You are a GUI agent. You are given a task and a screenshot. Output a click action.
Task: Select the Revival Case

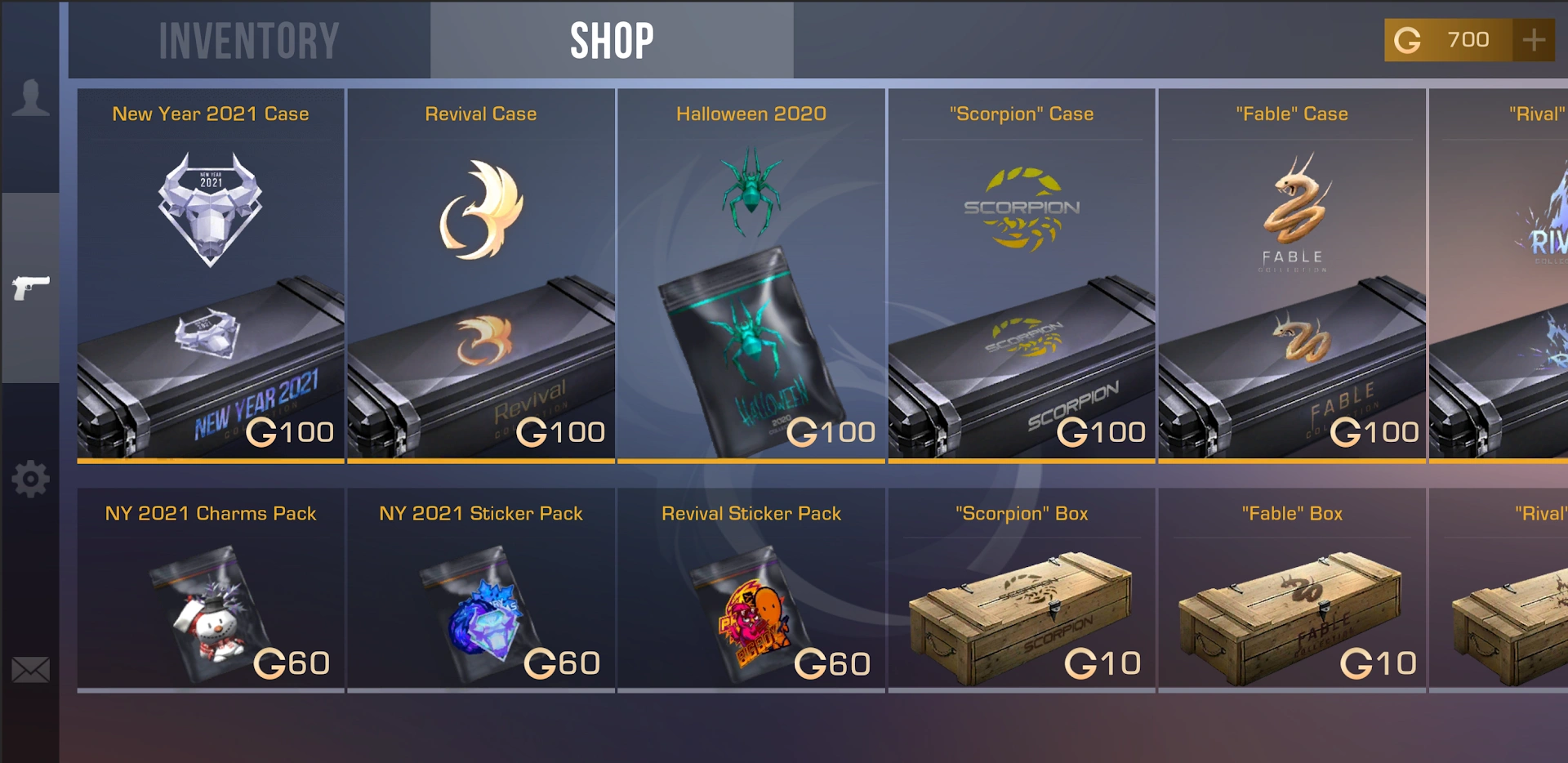click(480, 278)
